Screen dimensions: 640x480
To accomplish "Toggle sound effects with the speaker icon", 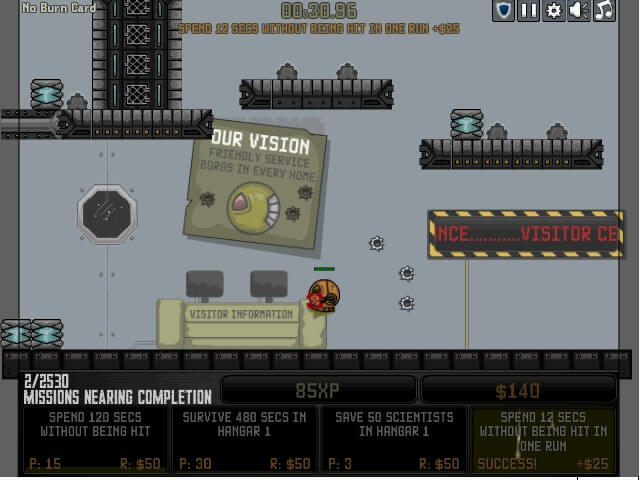I will tap(579, 11).
